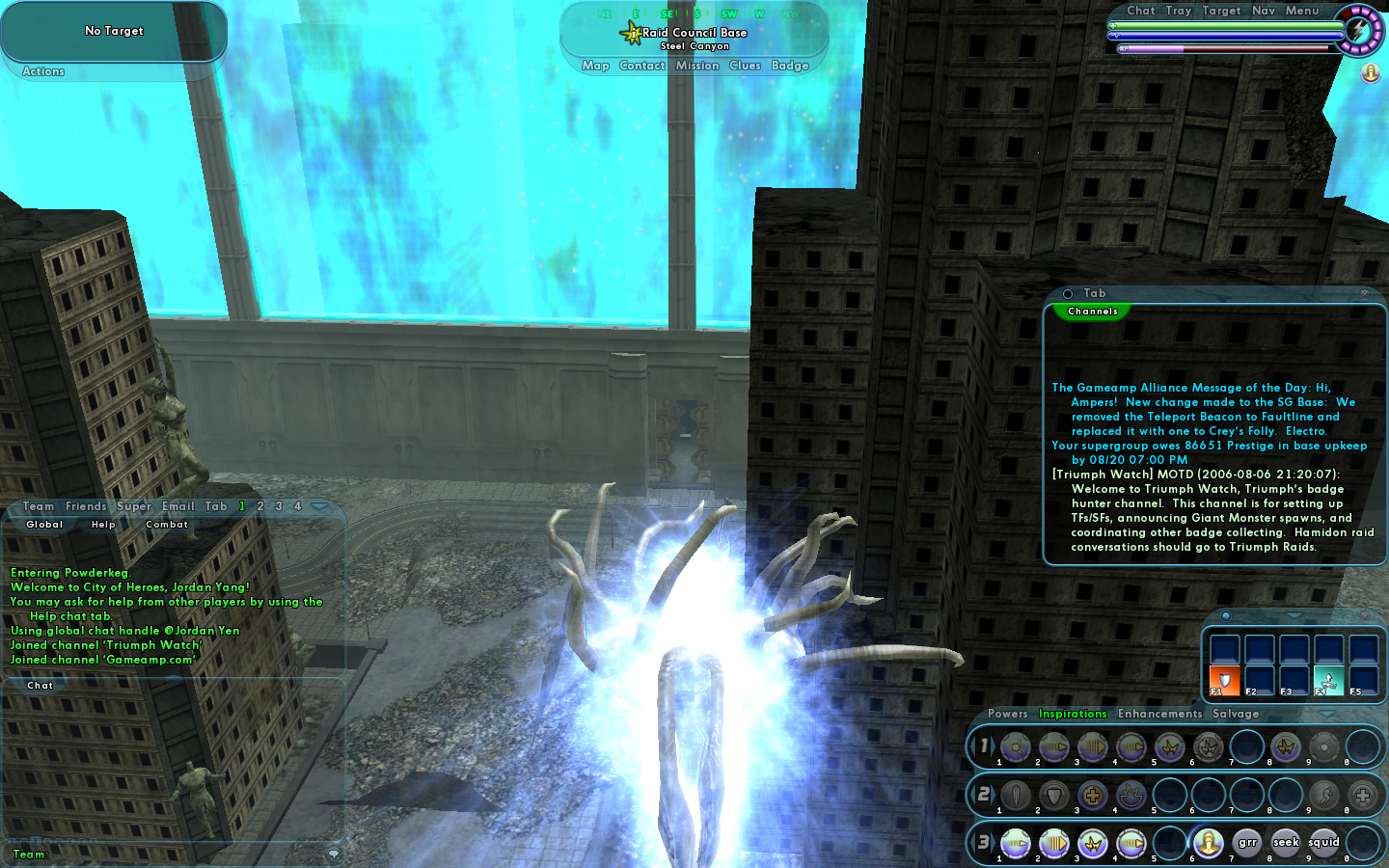The height and width of the screenshot is (868, 1389).
Task: Select the Combat chat tab
Action: pos(167,525)
